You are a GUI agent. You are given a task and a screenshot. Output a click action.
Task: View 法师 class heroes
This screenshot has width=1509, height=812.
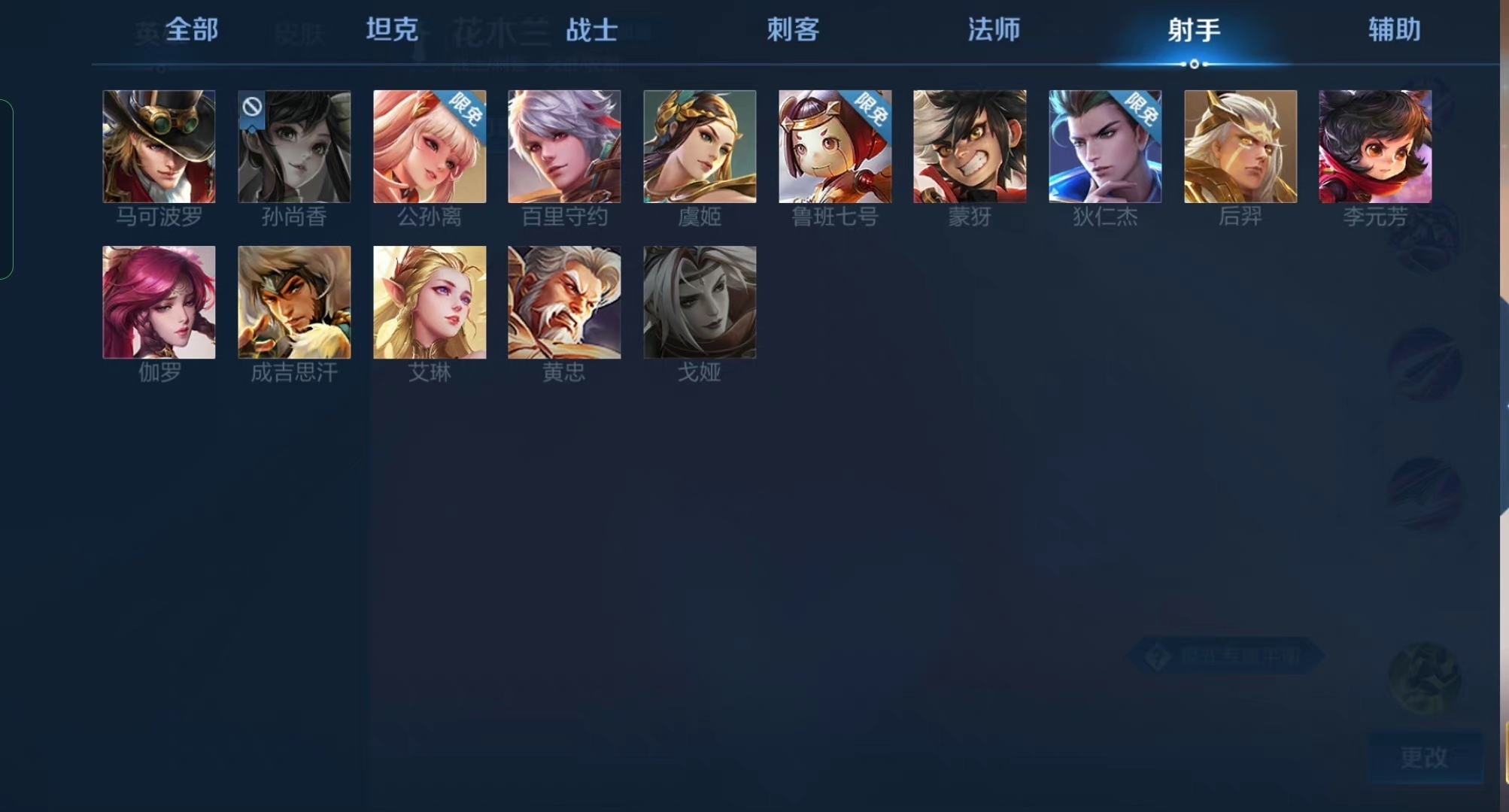point(994,30)
